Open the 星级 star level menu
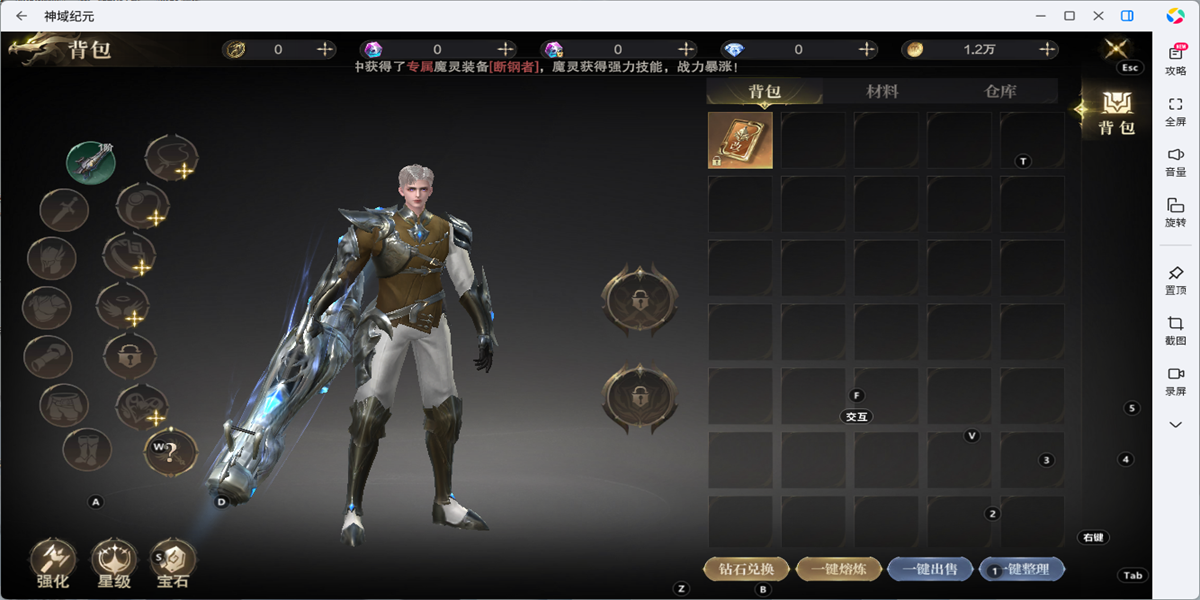1200x600 pixels. [113, 563]
